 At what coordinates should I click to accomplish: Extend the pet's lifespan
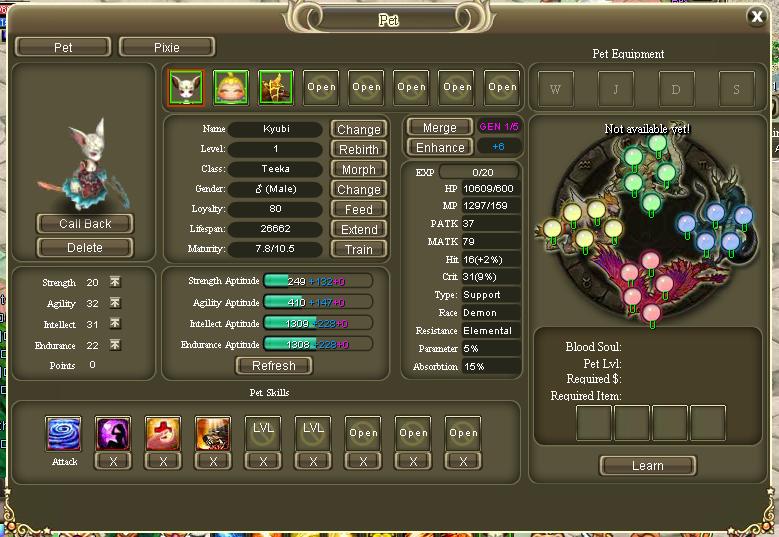(358, 229)
